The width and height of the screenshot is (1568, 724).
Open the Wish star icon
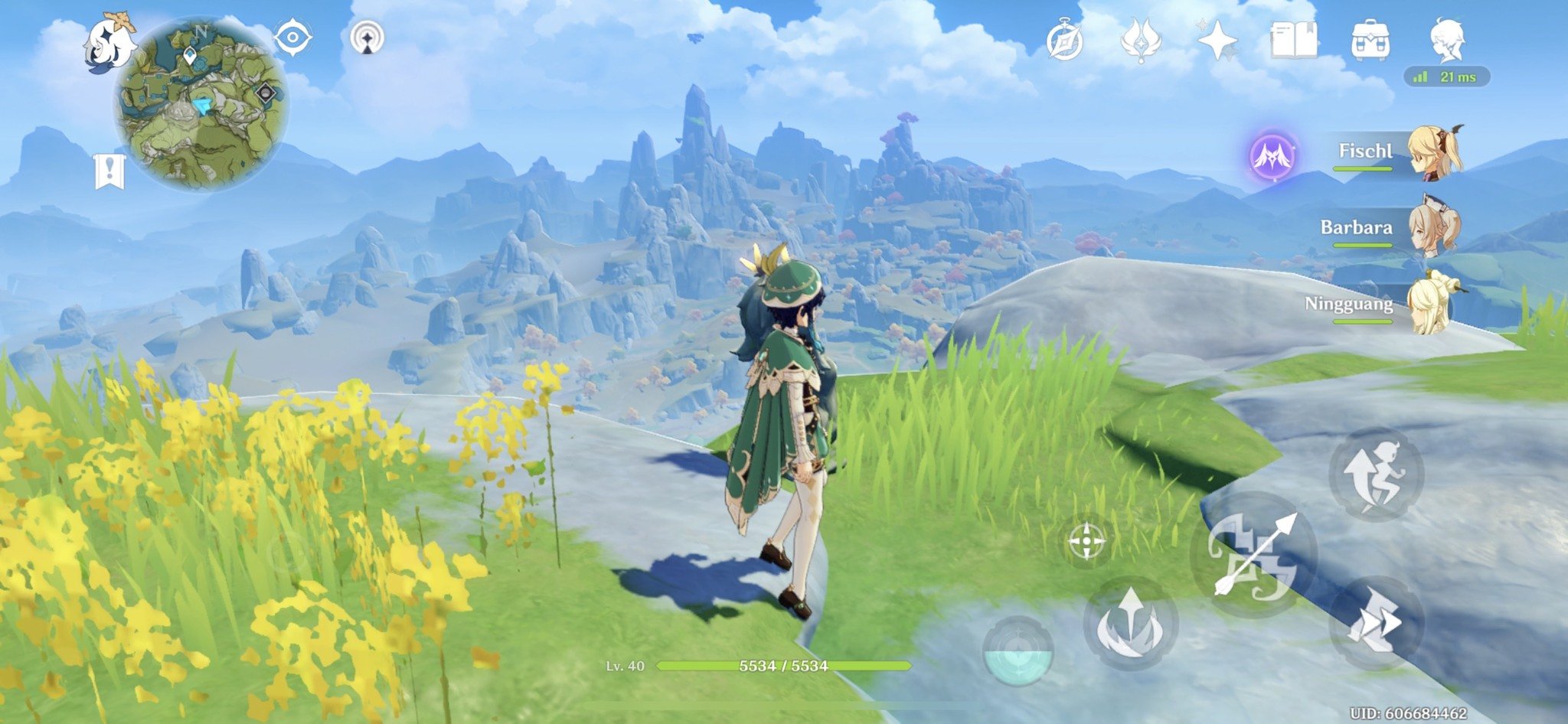pos(1217,40)
